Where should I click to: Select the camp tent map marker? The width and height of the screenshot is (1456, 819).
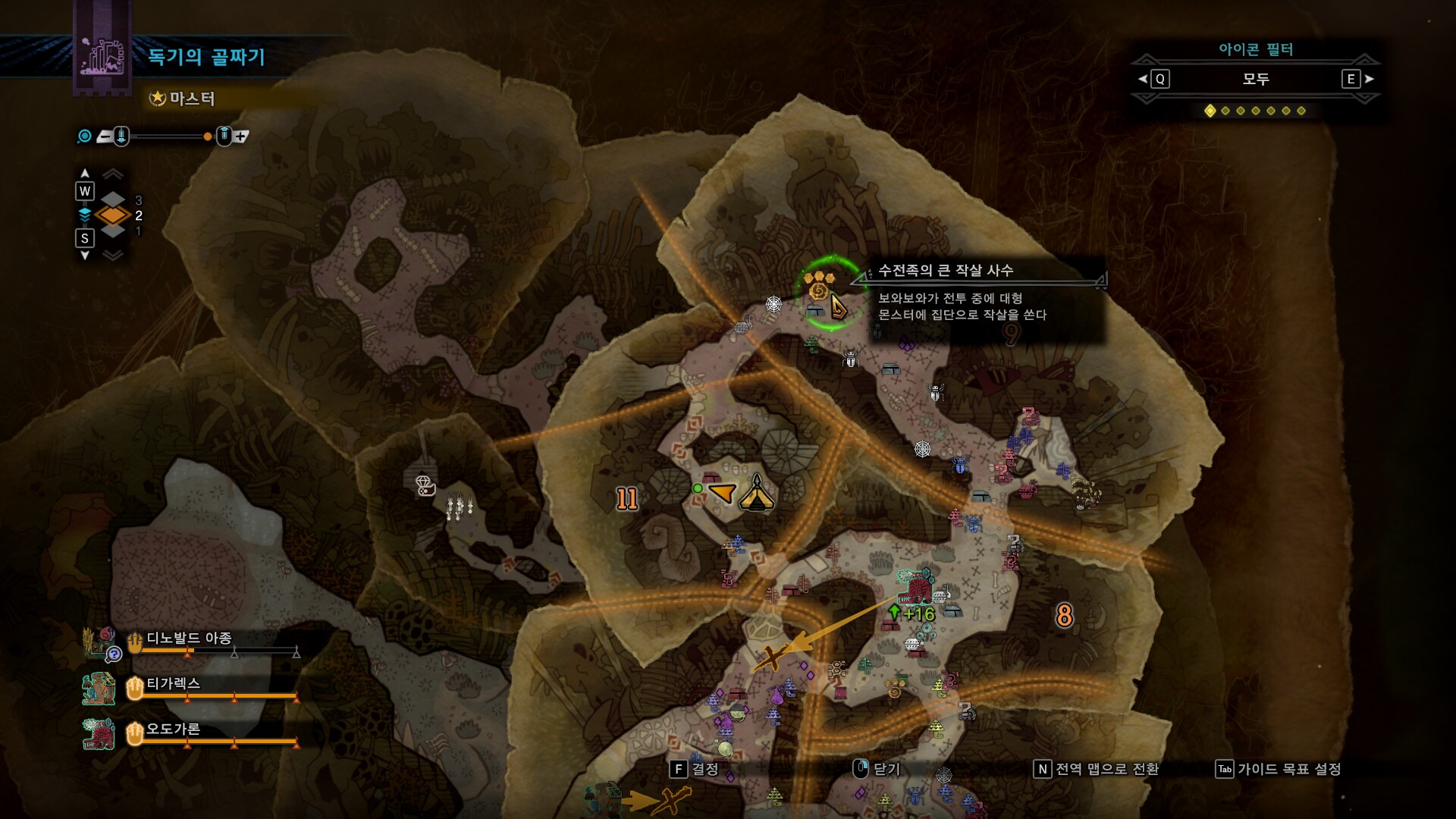pyautogui.click(x=756, y=494)
